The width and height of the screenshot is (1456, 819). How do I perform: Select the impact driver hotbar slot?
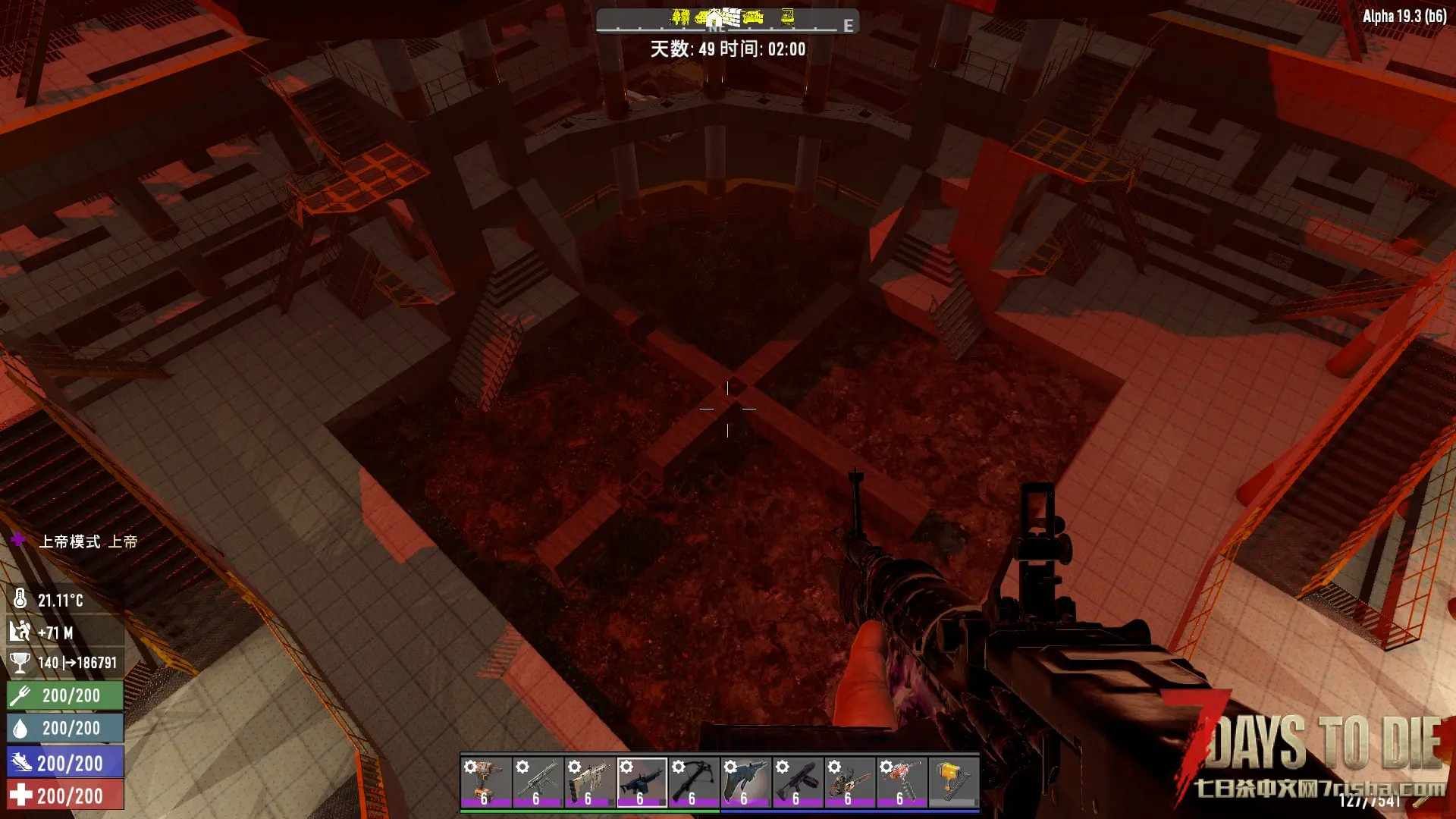click(x=486, y=782)
